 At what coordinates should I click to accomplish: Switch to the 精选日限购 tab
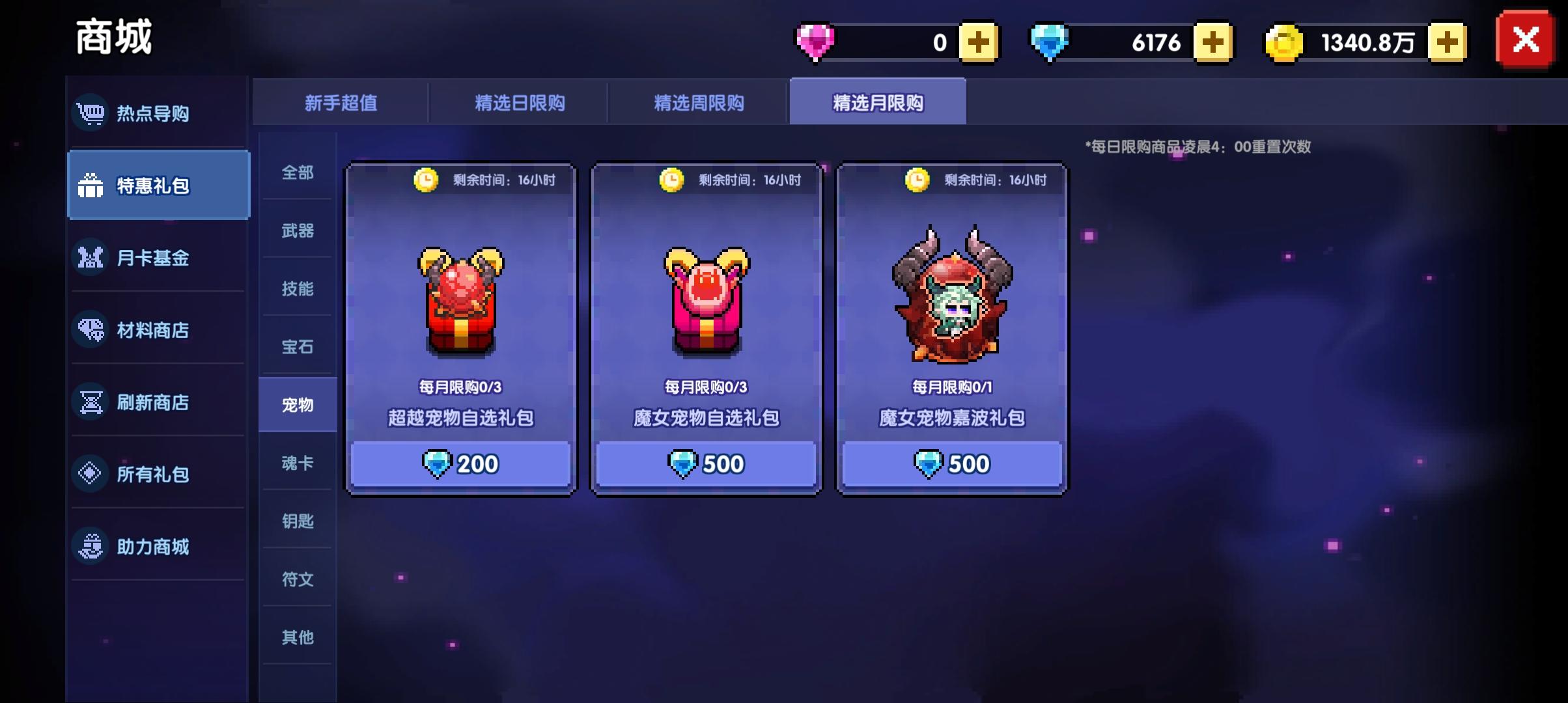pyautogui.click(x=521, y=102)
